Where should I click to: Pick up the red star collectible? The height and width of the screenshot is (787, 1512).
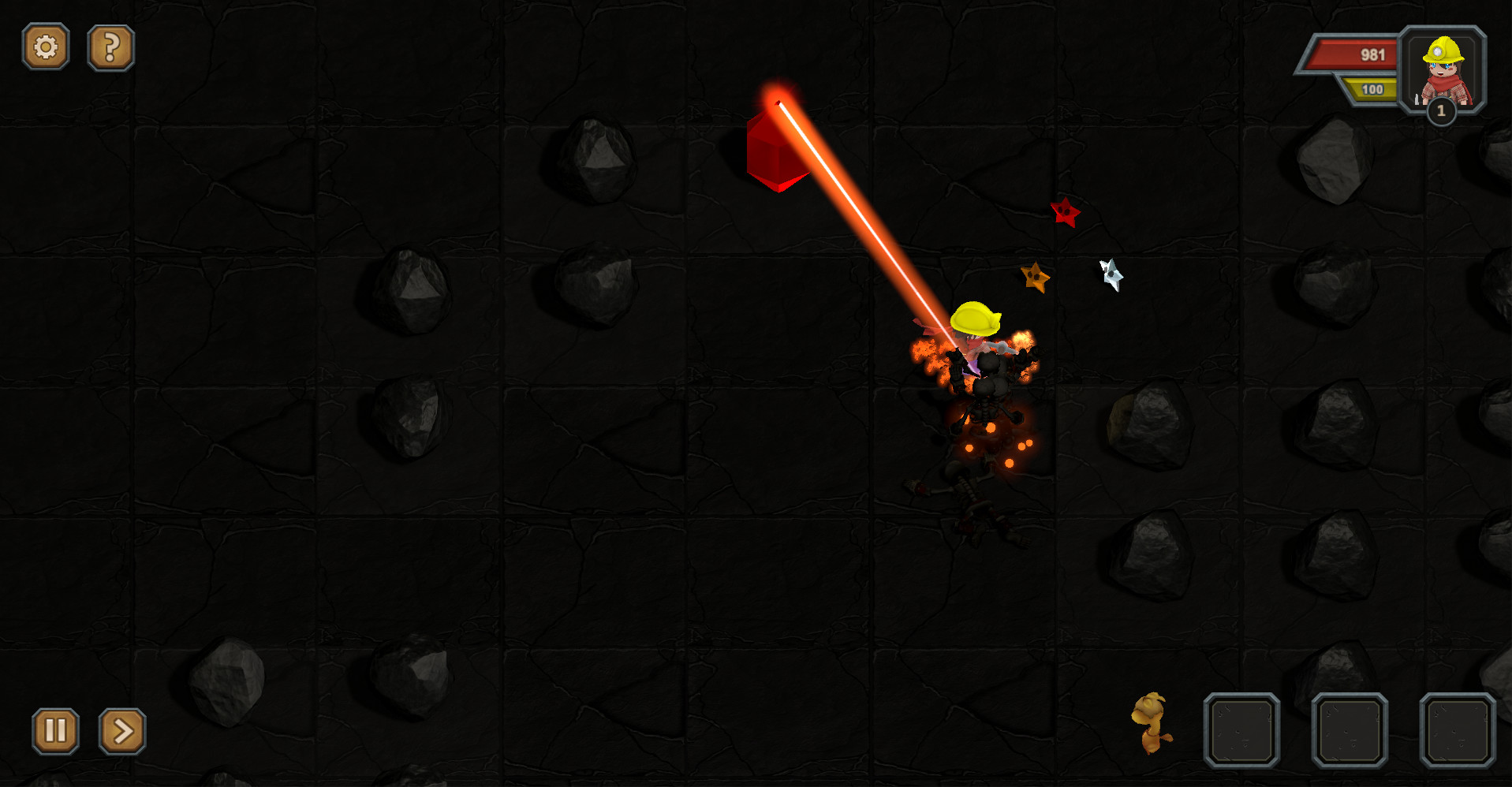click(x=1066, y=212)
